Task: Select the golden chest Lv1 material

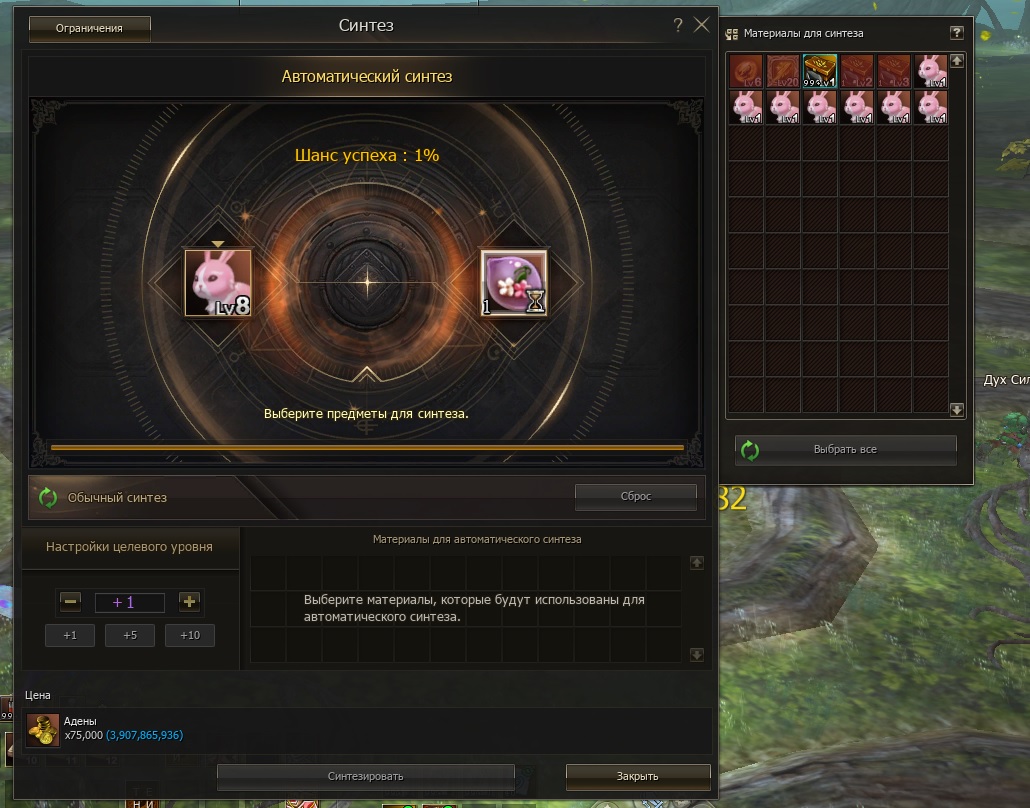Action: [820, 71]
